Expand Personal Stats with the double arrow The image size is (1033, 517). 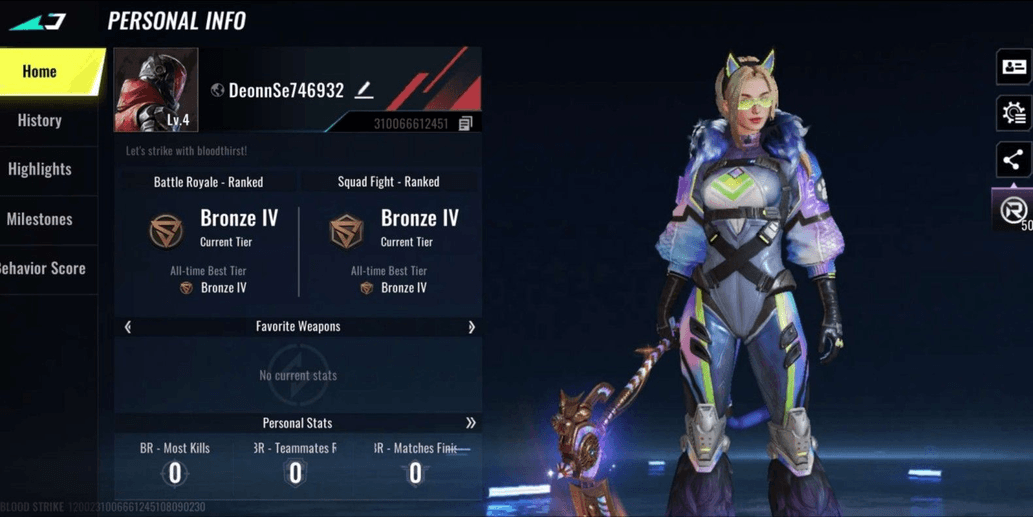tap(470, 423)
